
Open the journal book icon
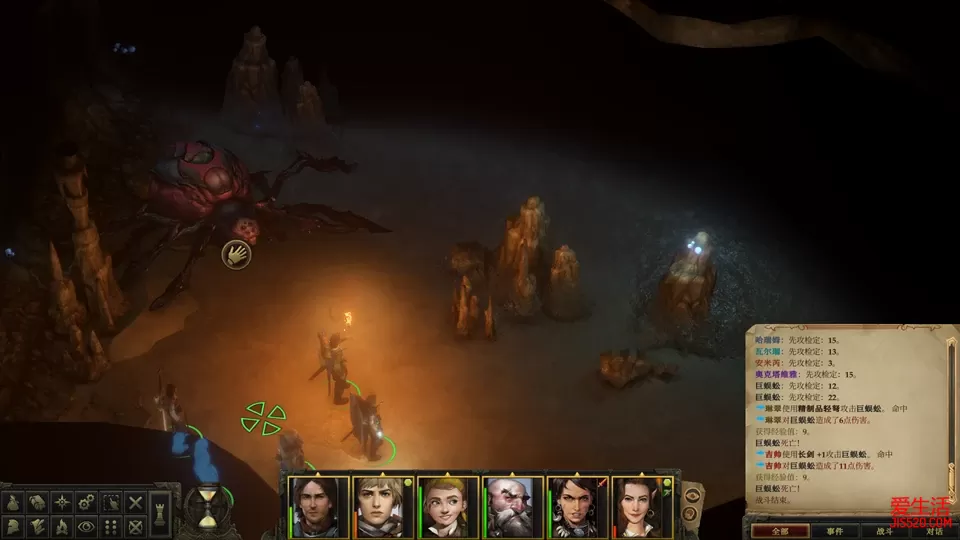[x=38, y=502]
